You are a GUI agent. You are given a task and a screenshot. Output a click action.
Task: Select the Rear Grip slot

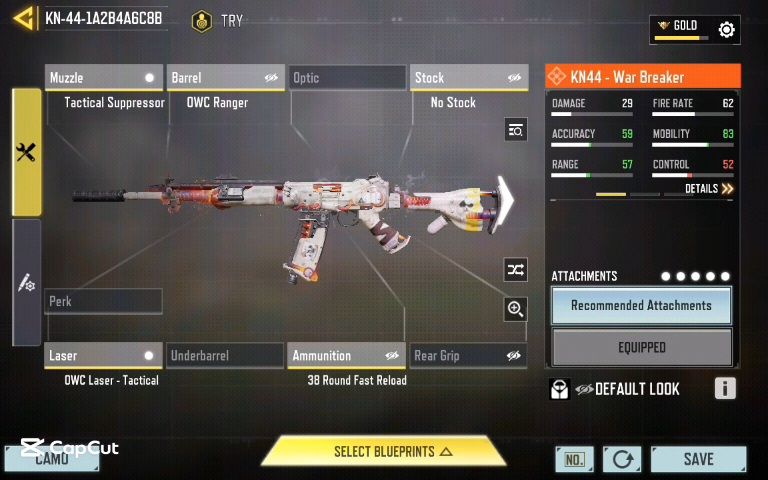click(x=469, y=355)
